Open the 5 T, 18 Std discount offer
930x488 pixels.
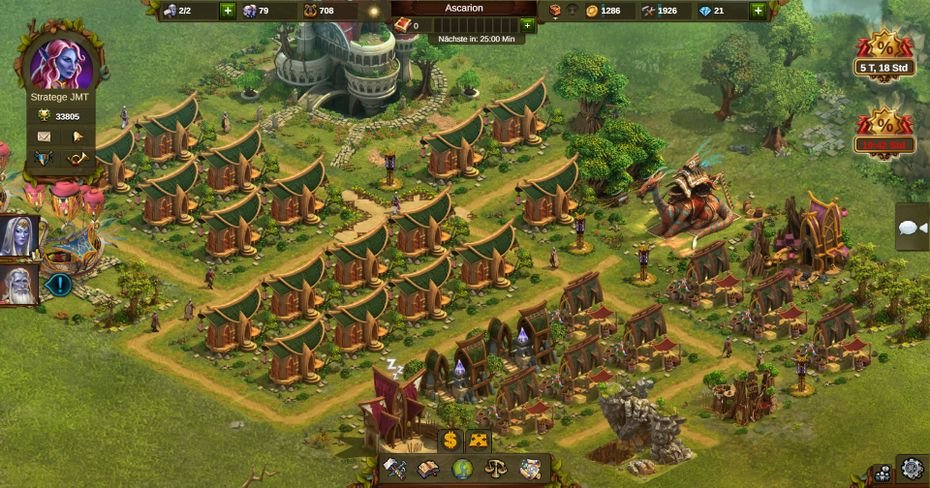click(885, 53)
